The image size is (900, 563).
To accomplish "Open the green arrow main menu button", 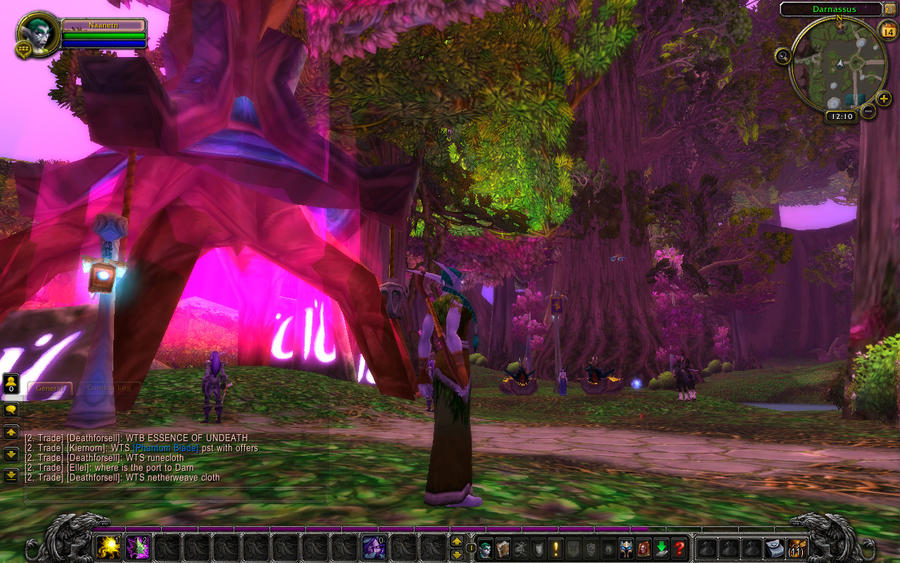I will click(661, 548).
